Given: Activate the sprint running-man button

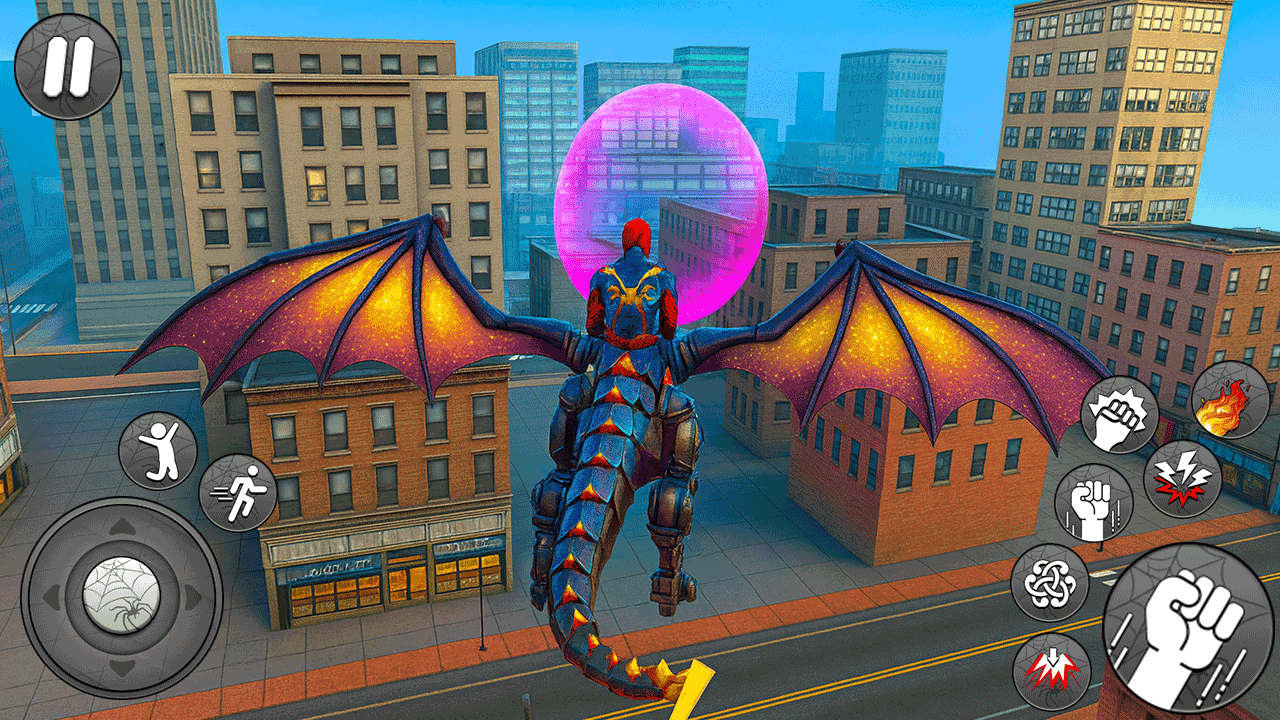Looking at the screenshot, I should pyautogui.click(x=237, y=493).
